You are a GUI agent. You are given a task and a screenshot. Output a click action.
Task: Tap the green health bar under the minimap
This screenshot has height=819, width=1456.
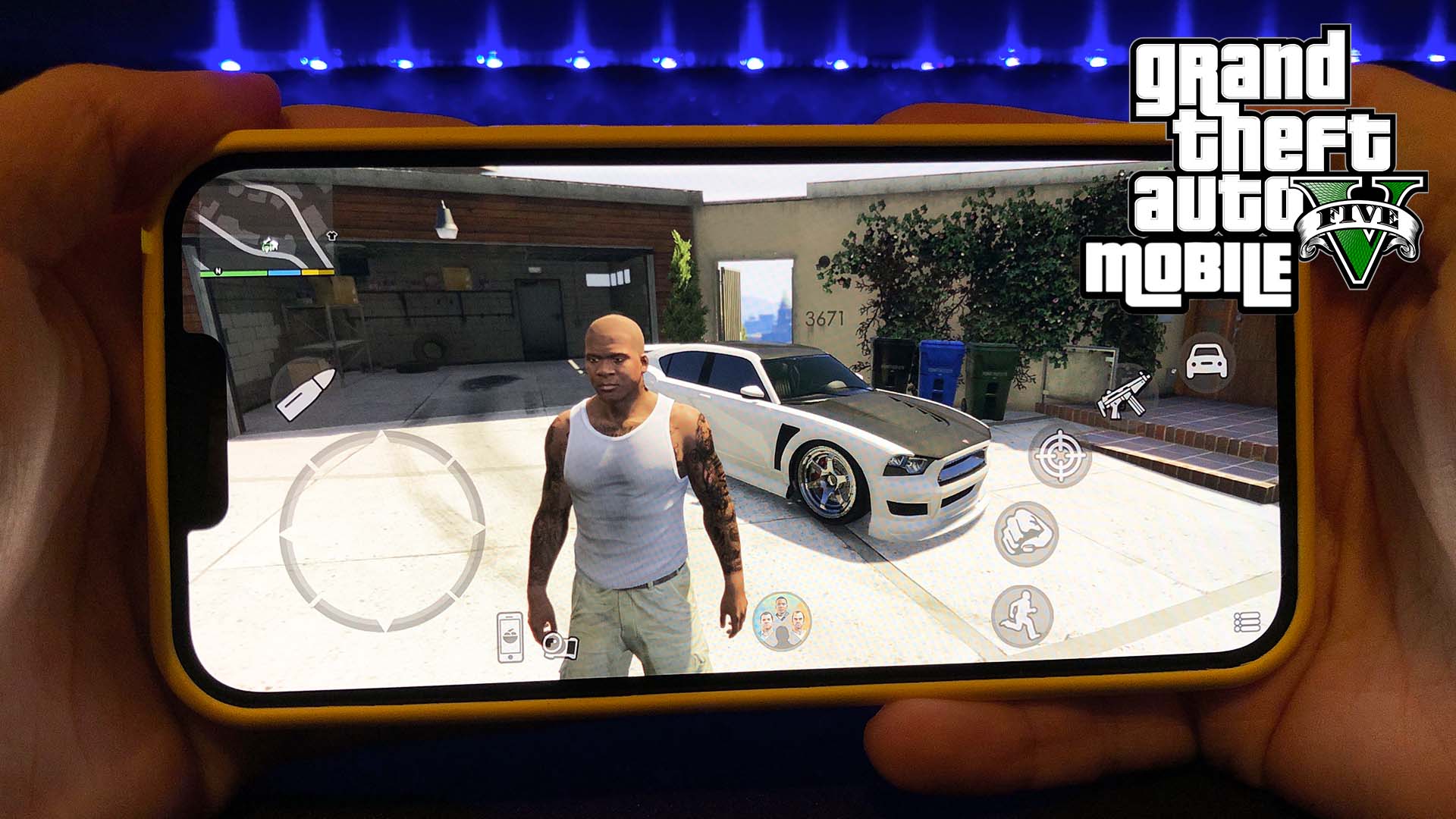pos(235,272)
